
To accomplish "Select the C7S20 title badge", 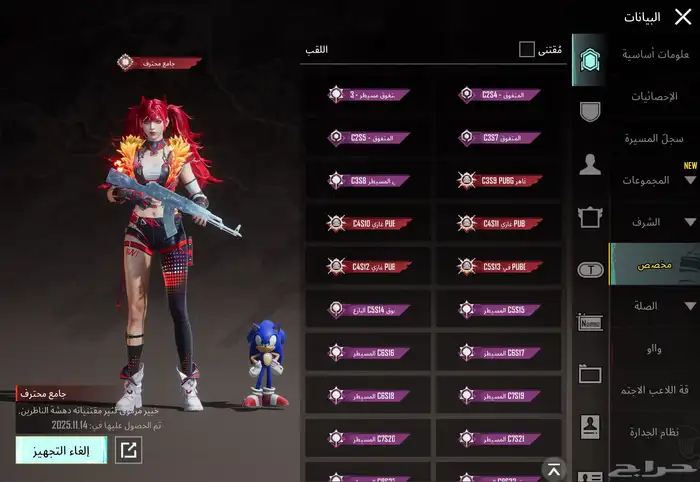I will [x=368, y=439].
